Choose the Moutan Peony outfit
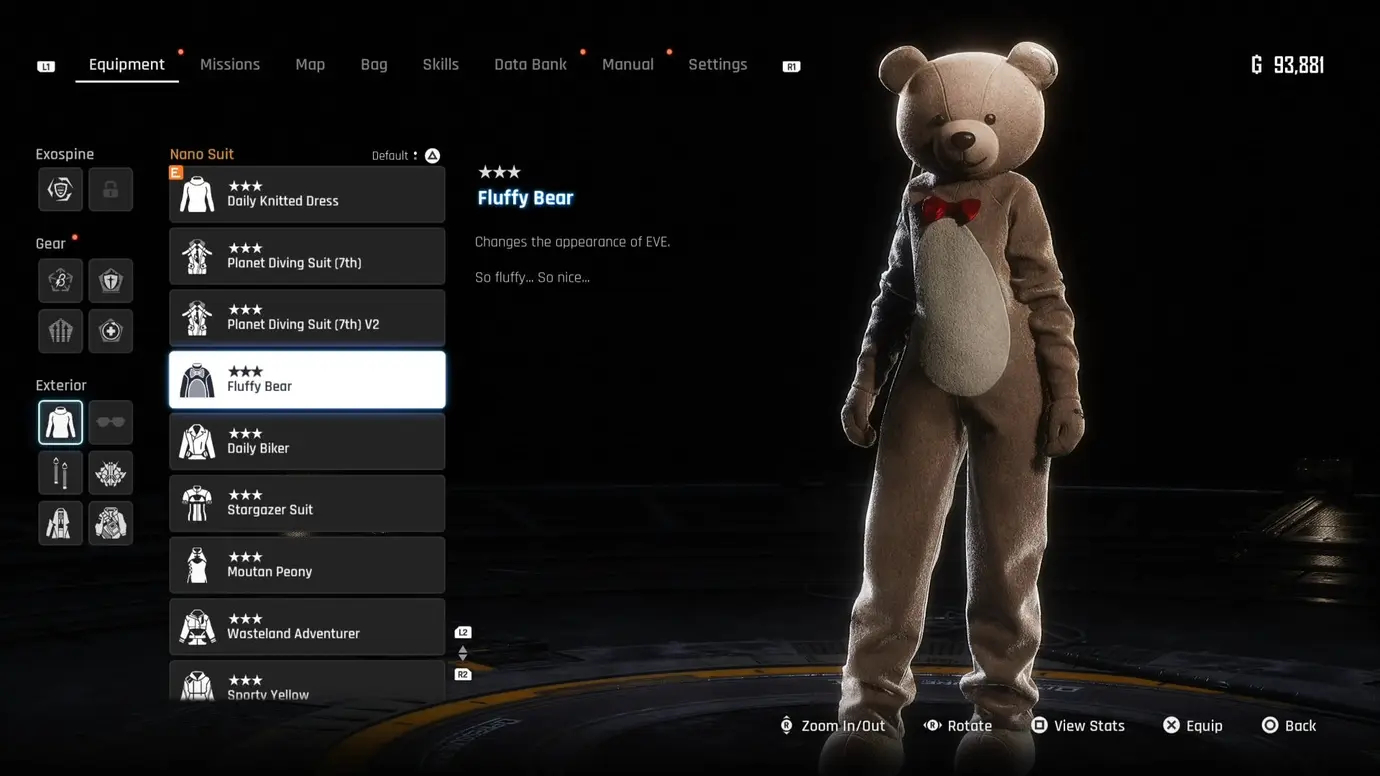 [x=307, y=565]
